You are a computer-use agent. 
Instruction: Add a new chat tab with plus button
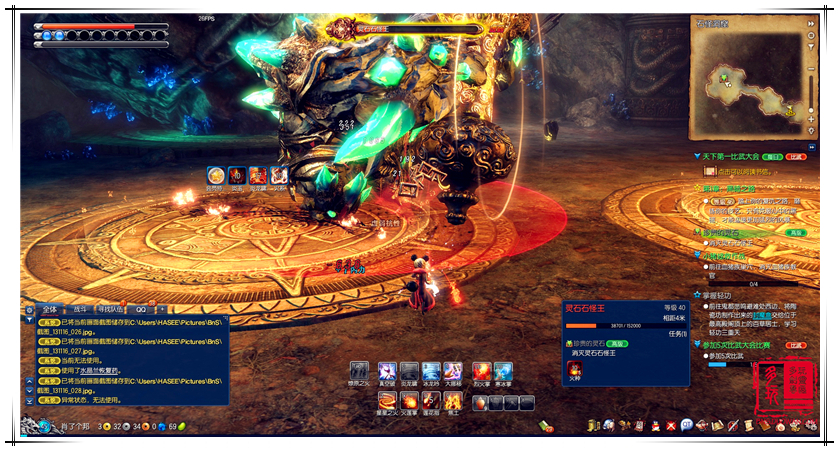point(162,310)
